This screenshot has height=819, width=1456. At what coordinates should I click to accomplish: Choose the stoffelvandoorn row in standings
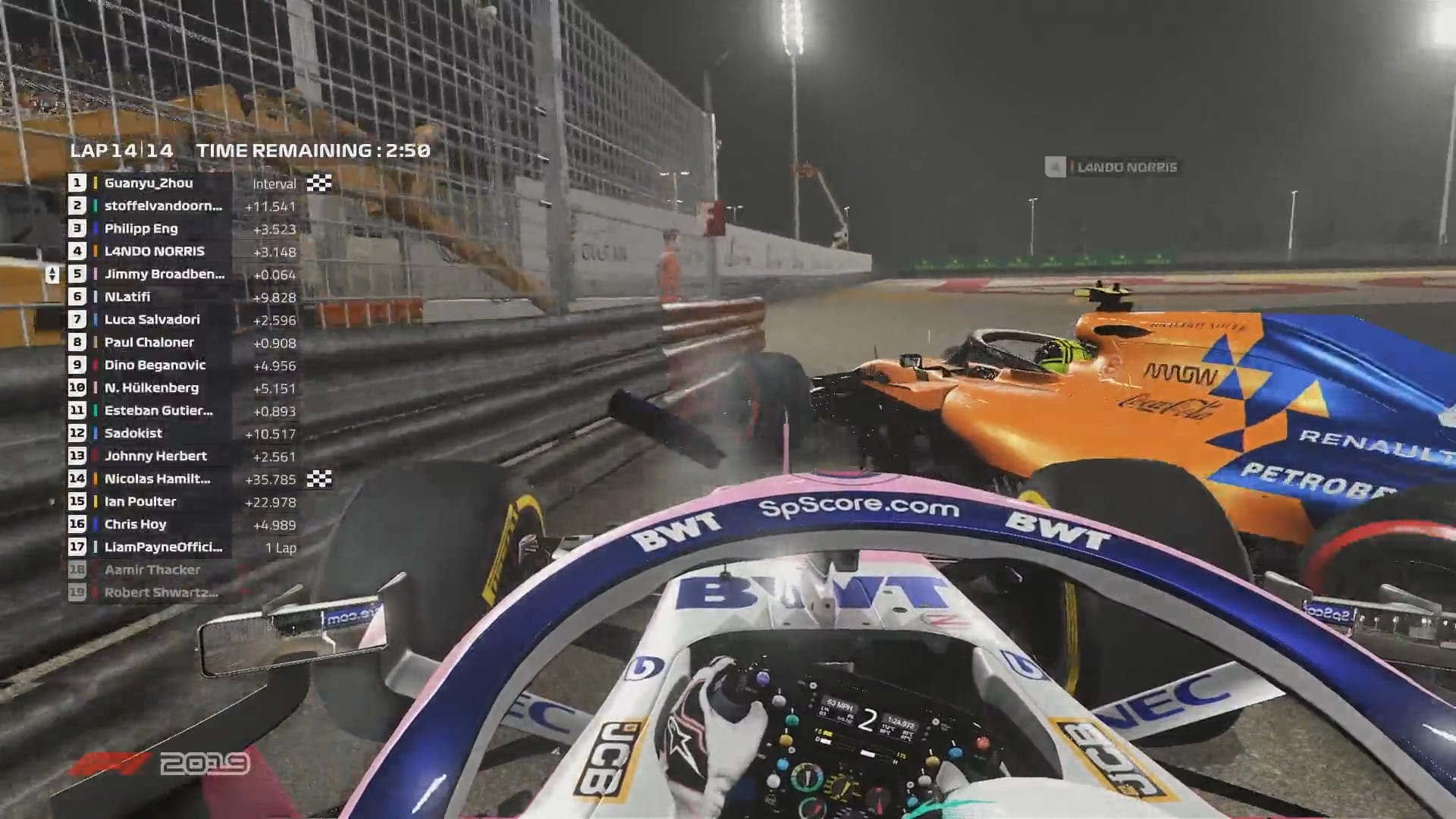click(163, 206)
